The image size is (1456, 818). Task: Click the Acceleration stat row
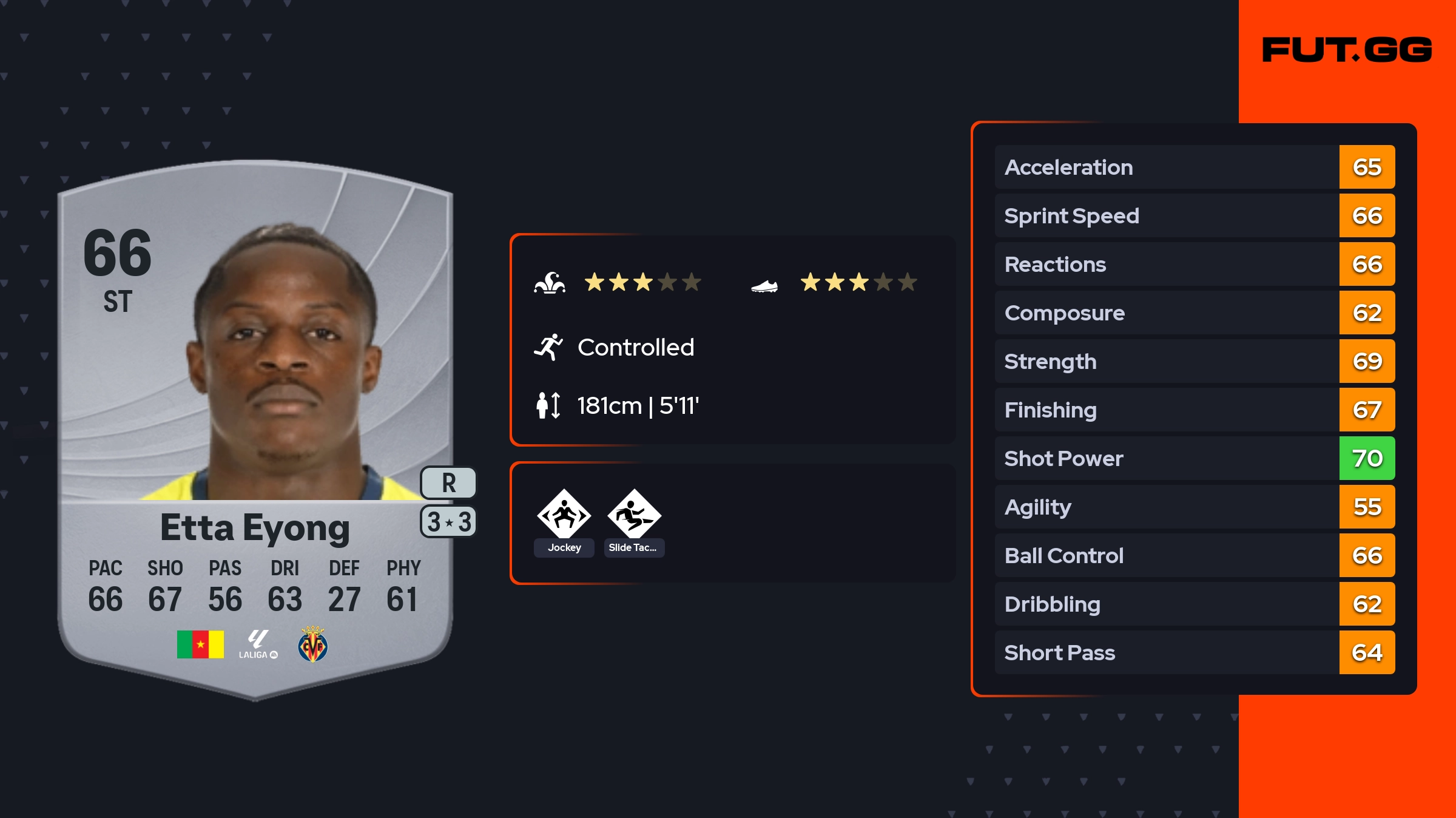tap(1194, 167)
